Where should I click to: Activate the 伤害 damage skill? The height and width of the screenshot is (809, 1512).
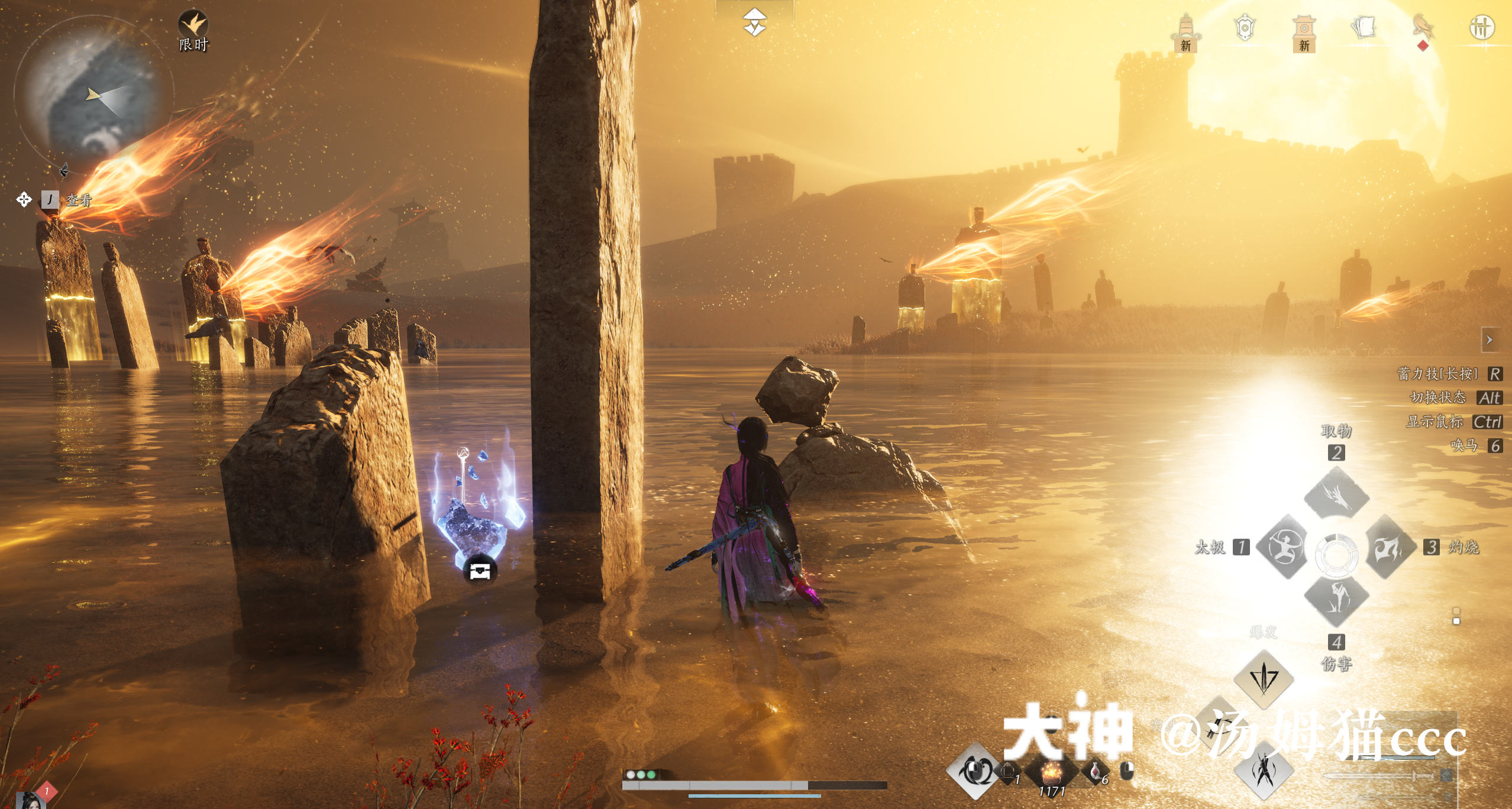tap(1336, 598)
